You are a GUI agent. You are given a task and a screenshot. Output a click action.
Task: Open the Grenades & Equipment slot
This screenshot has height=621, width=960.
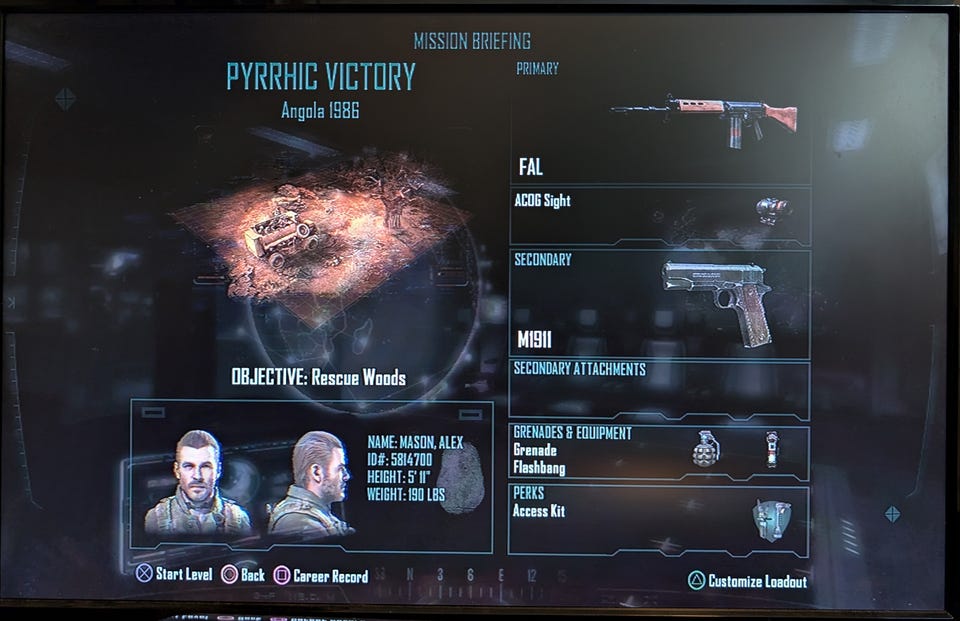(x=660, y=451)
